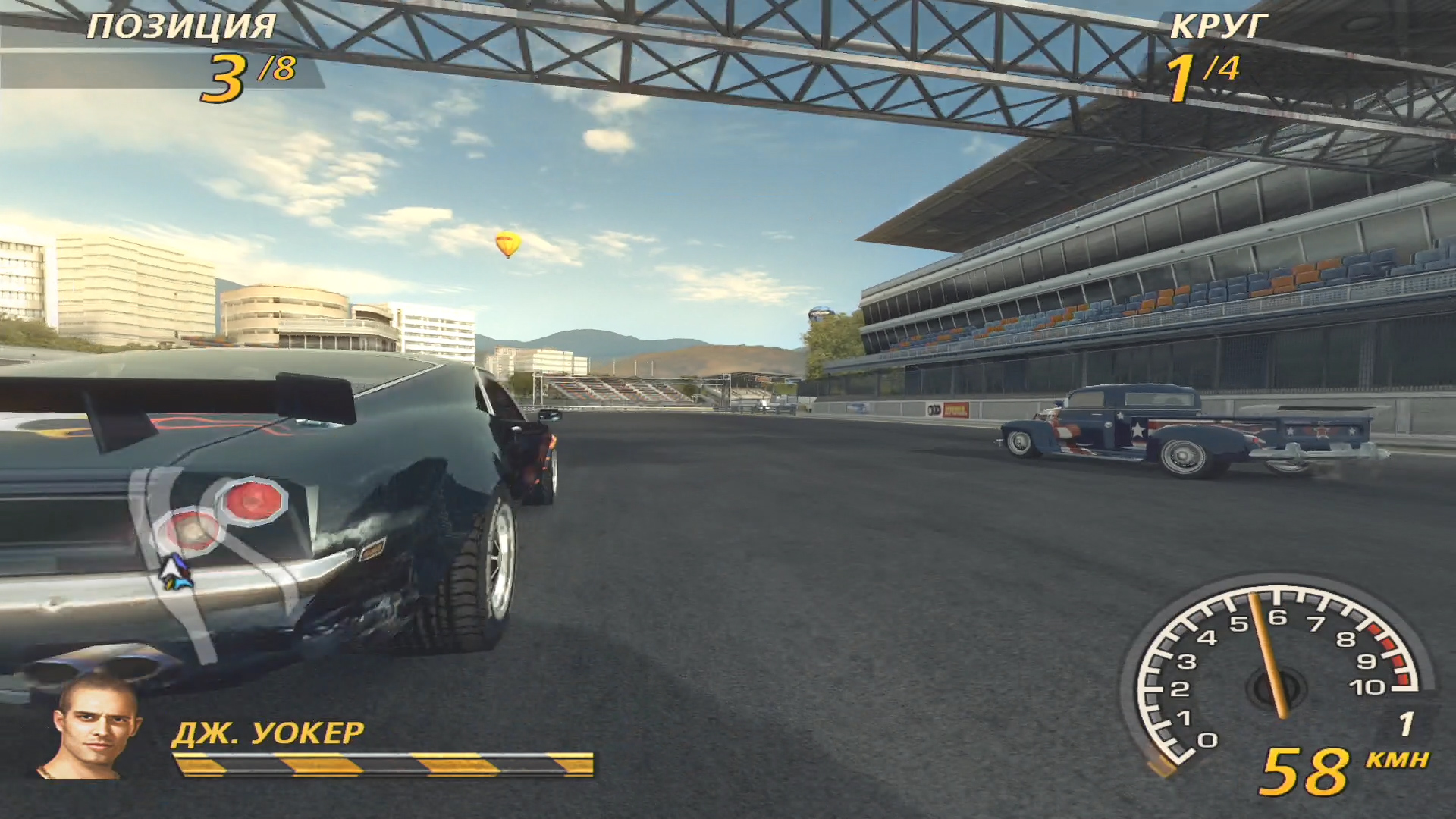Click the driver portrait of J. Walker
The image size is (1456, 819).
pyautogui.click(x=93, y=725)
